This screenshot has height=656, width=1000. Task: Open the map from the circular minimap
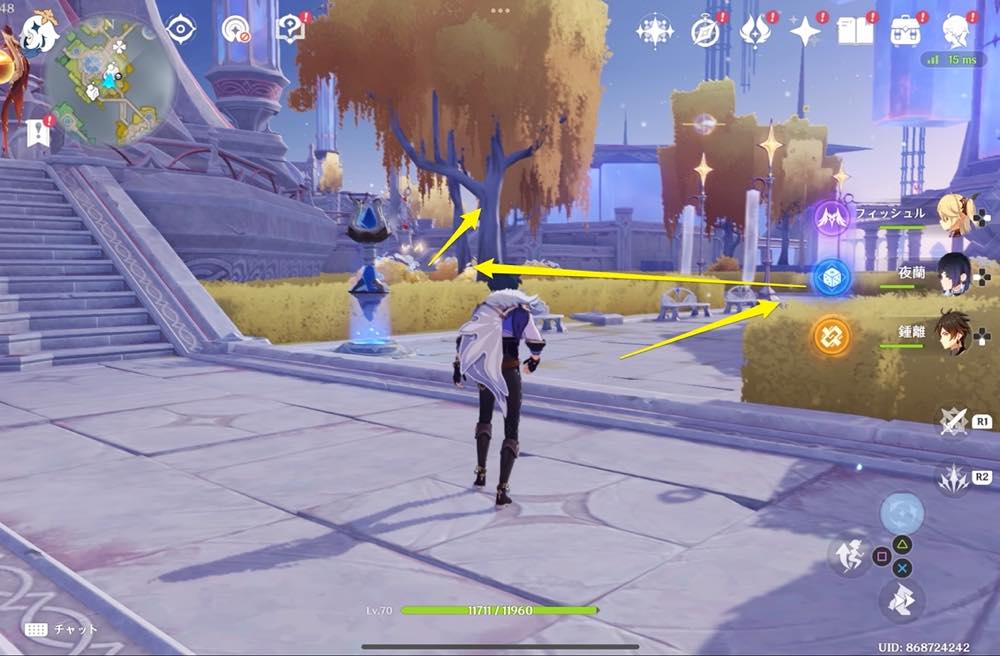click(109, 78)
